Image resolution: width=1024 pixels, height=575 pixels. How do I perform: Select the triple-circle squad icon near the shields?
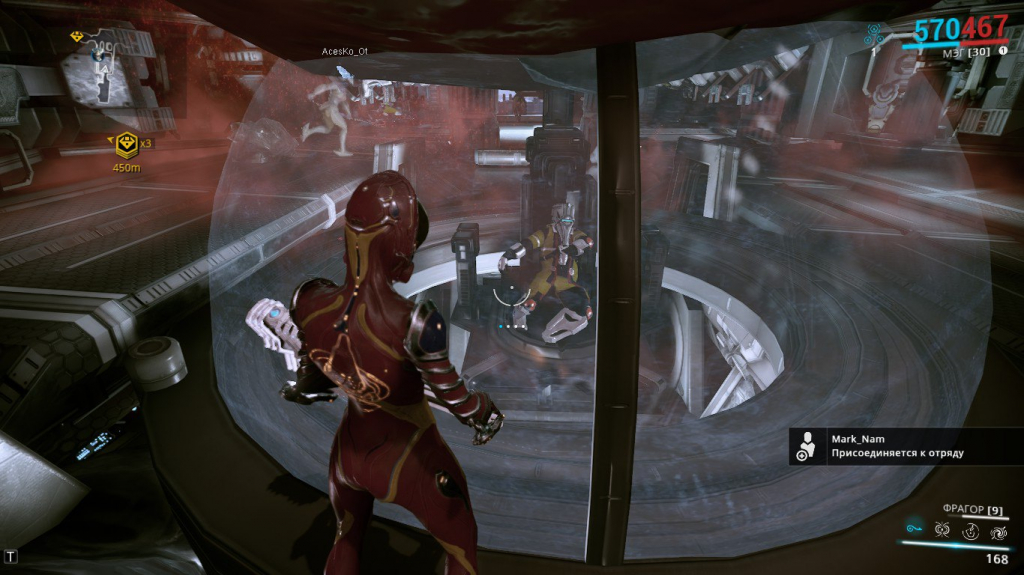875,35
